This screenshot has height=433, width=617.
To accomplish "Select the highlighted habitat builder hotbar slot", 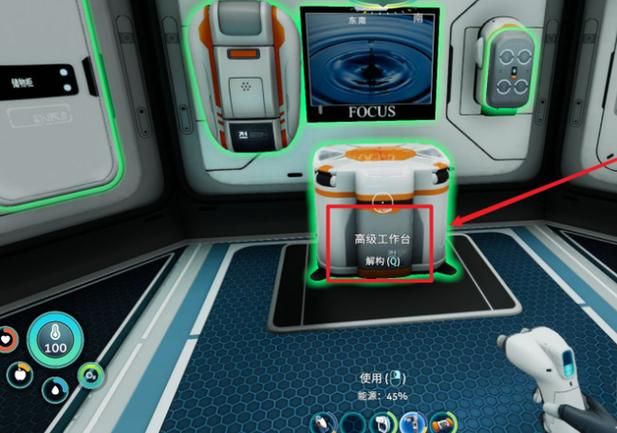I will pyautogui.click(x=409, y=425).
